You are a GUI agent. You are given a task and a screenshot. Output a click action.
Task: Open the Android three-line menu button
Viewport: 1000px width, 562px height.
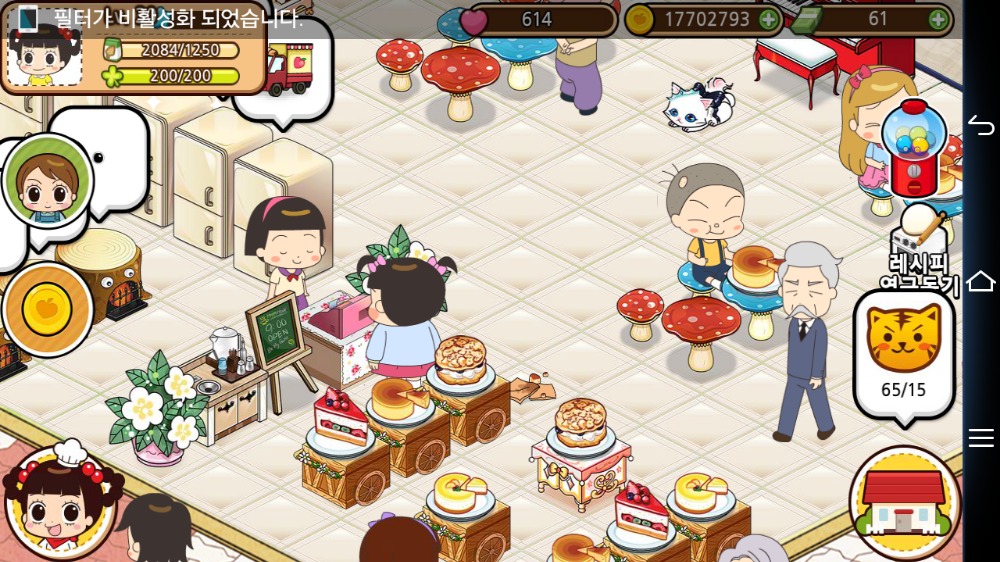coord(981,437)
